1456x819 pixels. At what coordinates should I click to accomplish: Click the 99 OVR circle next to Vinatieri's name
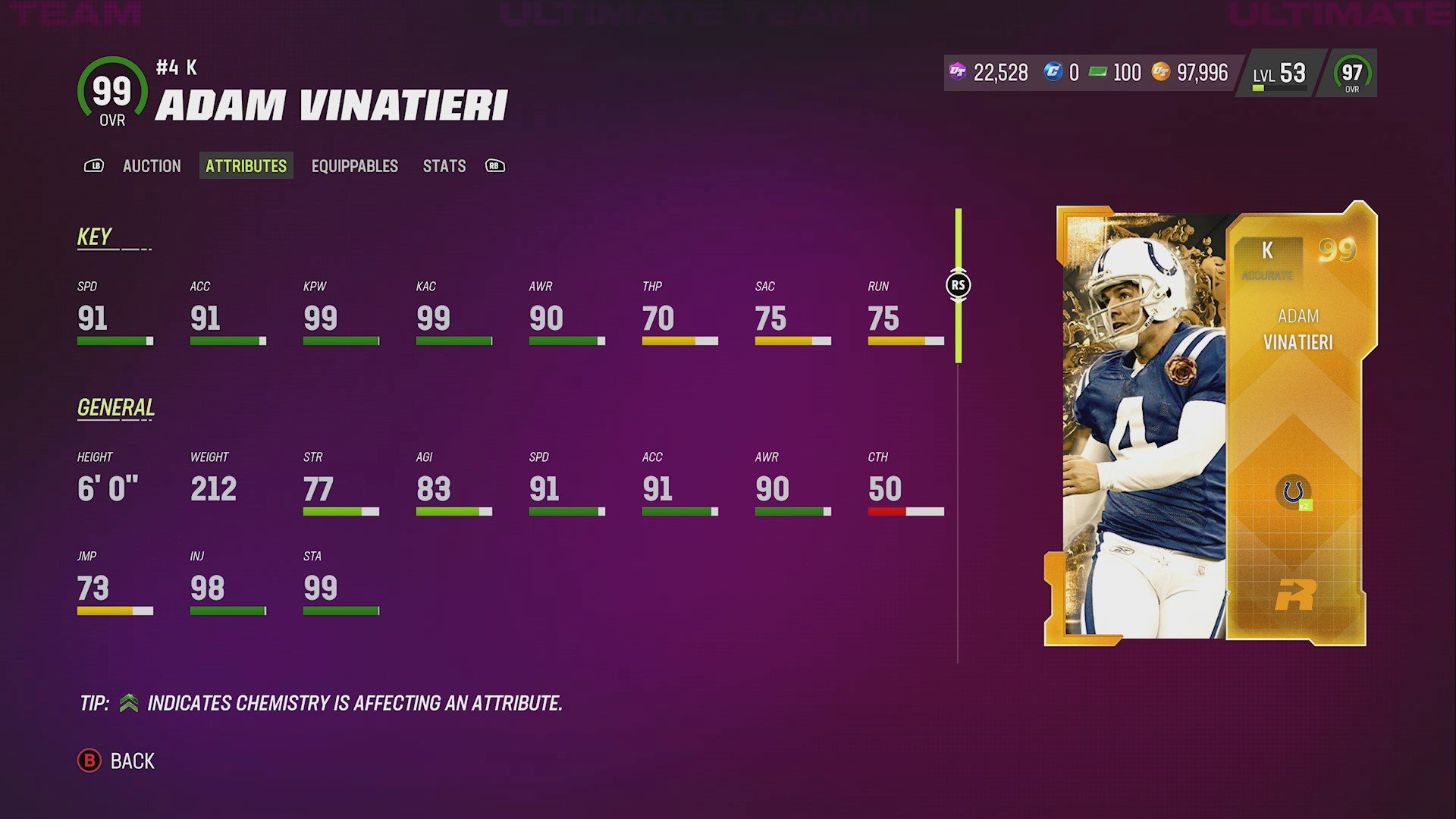111,92
